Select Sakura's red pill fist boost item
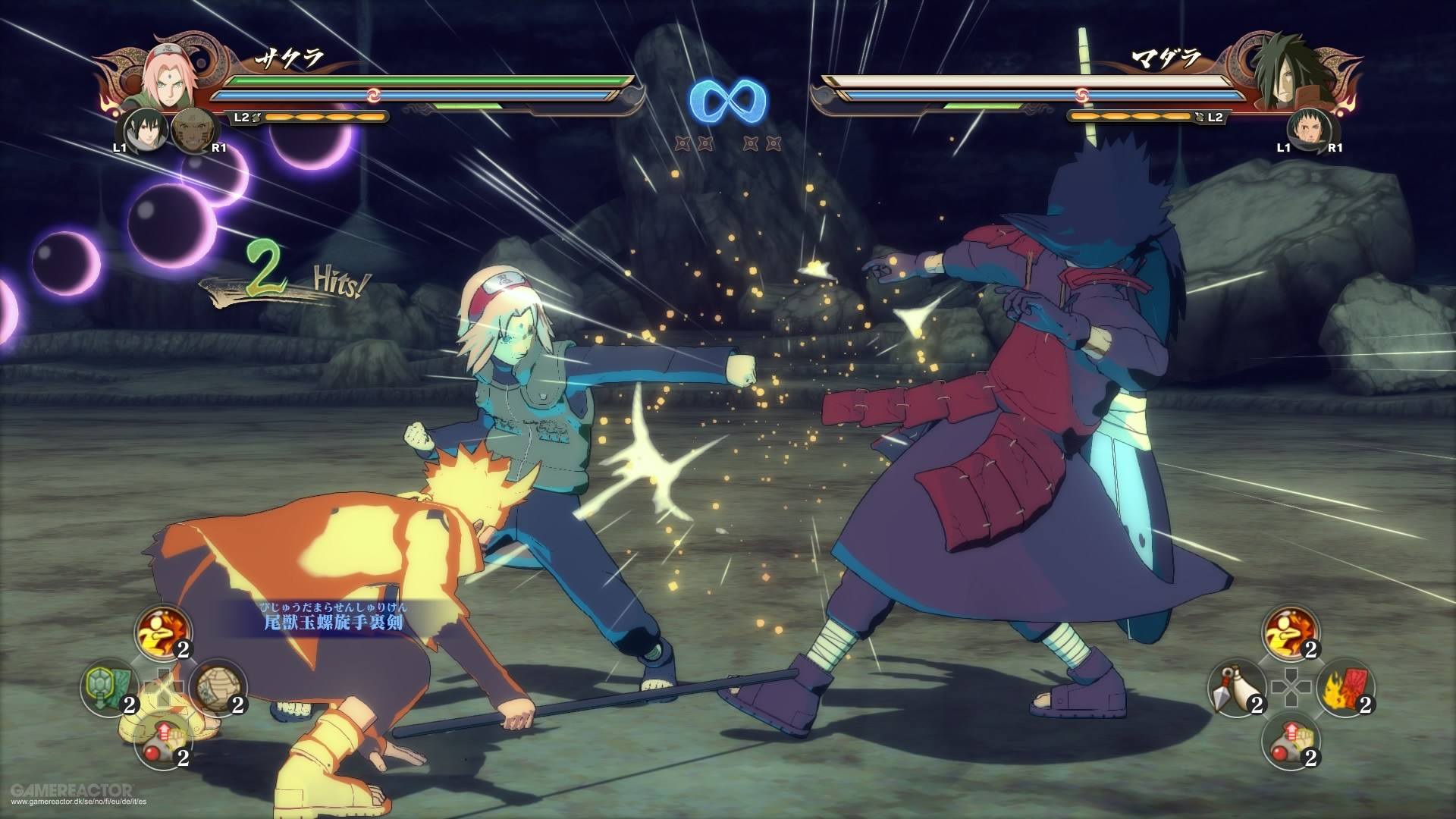Screen dimensions: 1456x819 pyautogui.click(x=162, y=744)
